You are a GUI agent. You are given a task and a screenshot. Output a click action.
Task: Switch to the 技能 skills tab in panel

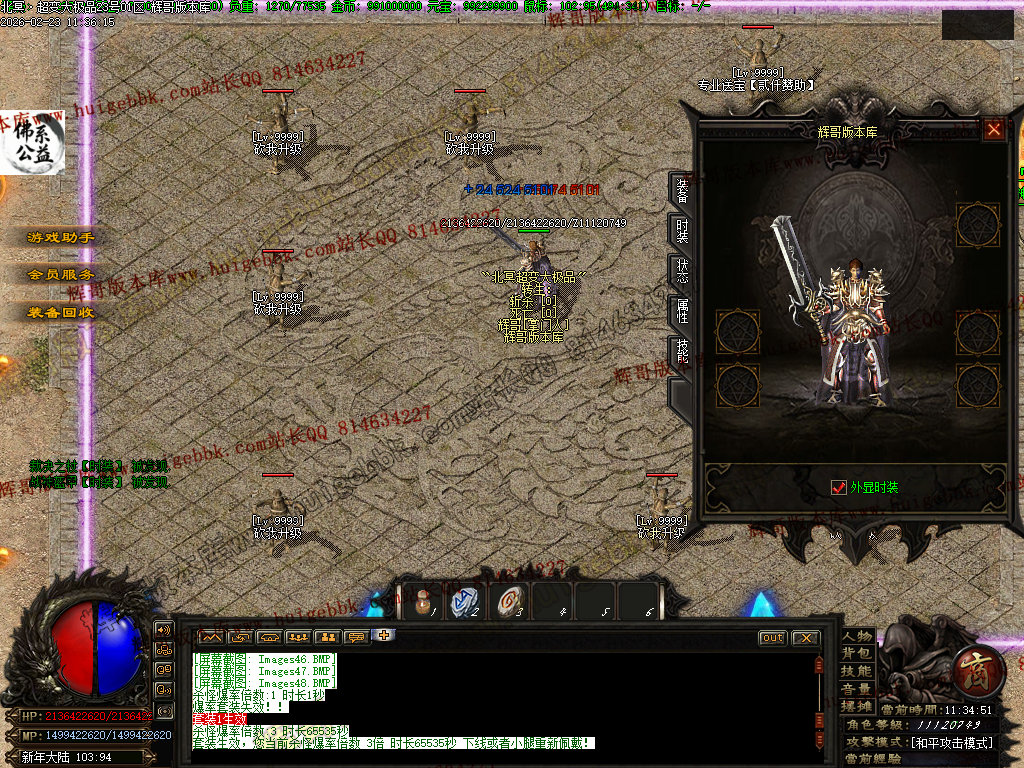click(681, 351)
